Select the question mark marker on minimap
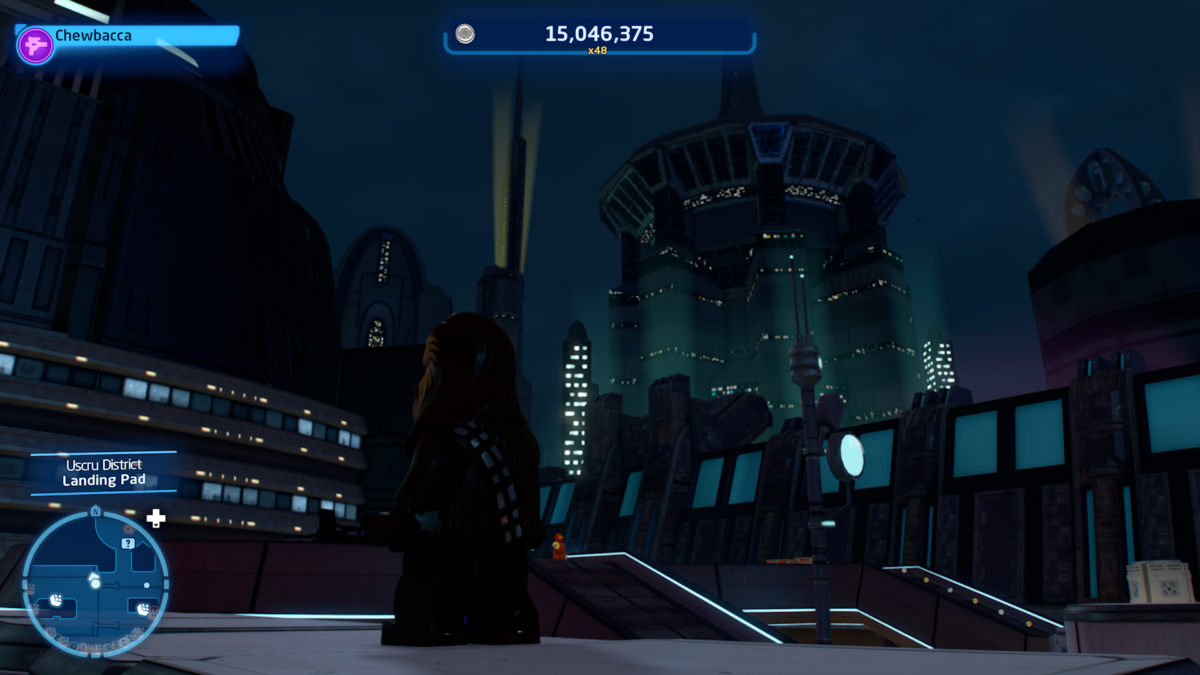1200x675 pixels. (x=128, y=543)
